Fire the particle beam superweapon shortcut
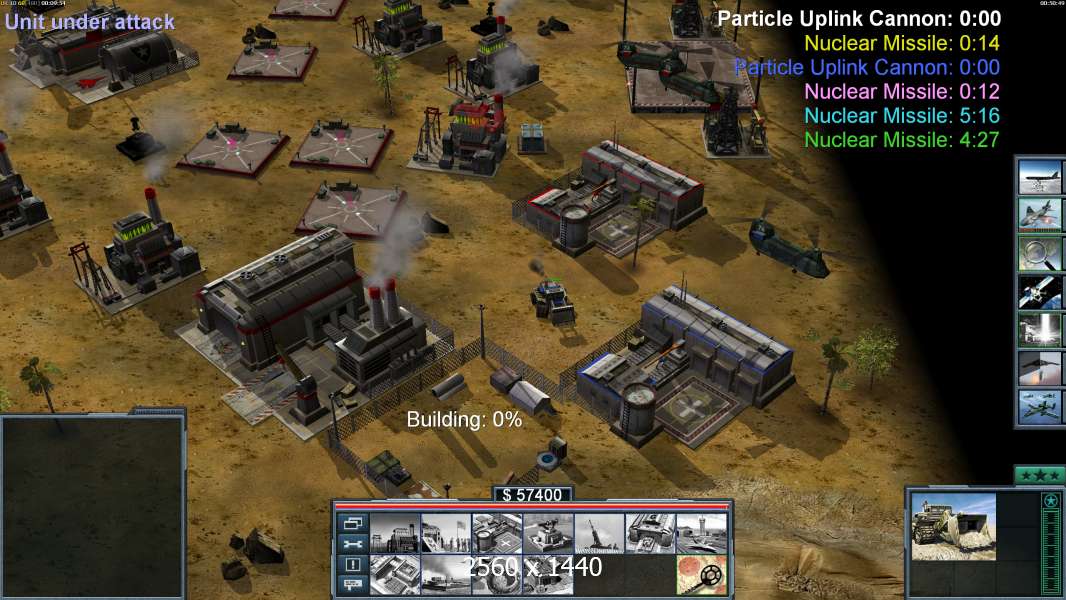 click(1040, 330)
